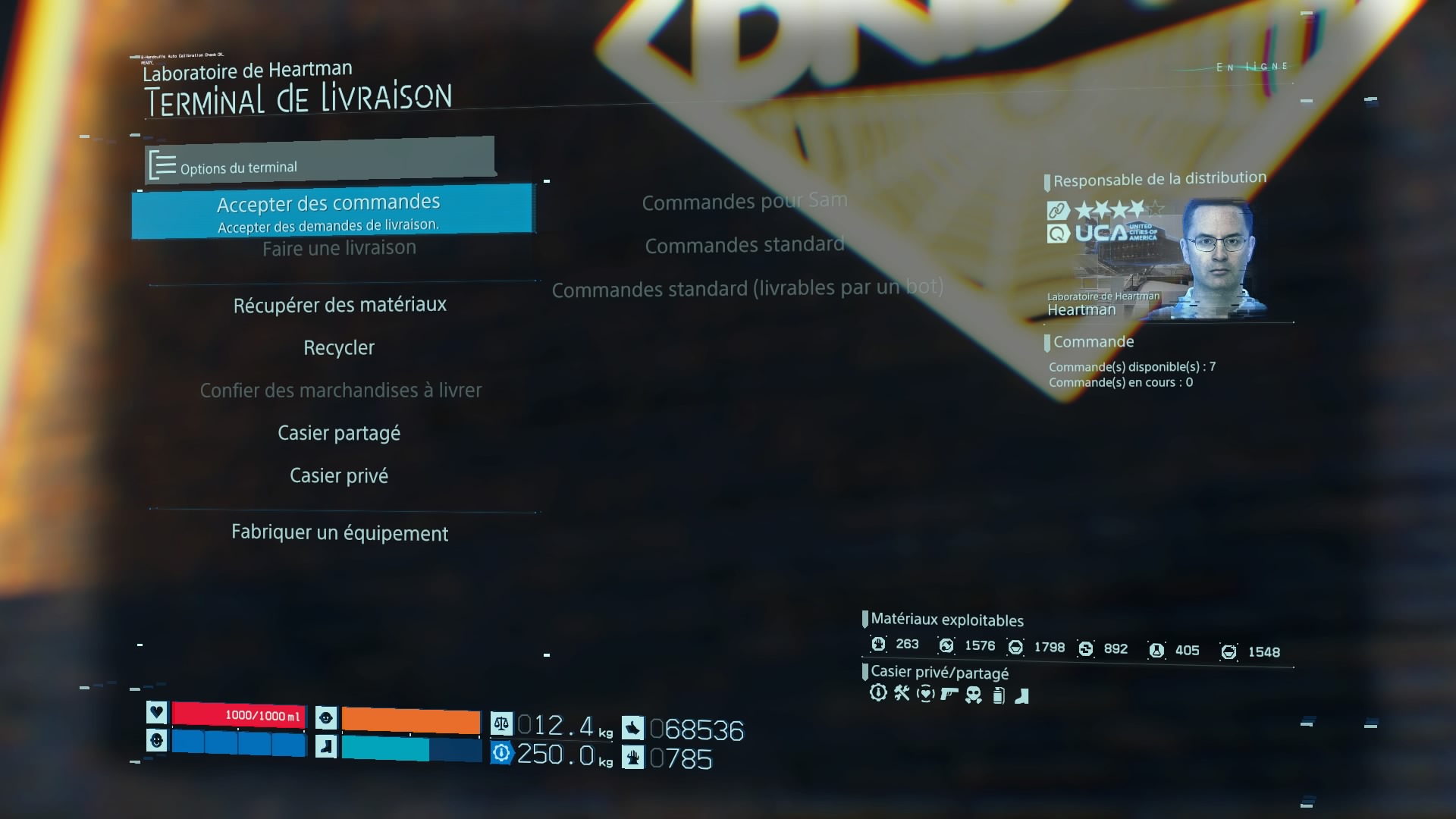Open the Casier privé locker
Screen dimensions: 1456x819
coord(339,476)
